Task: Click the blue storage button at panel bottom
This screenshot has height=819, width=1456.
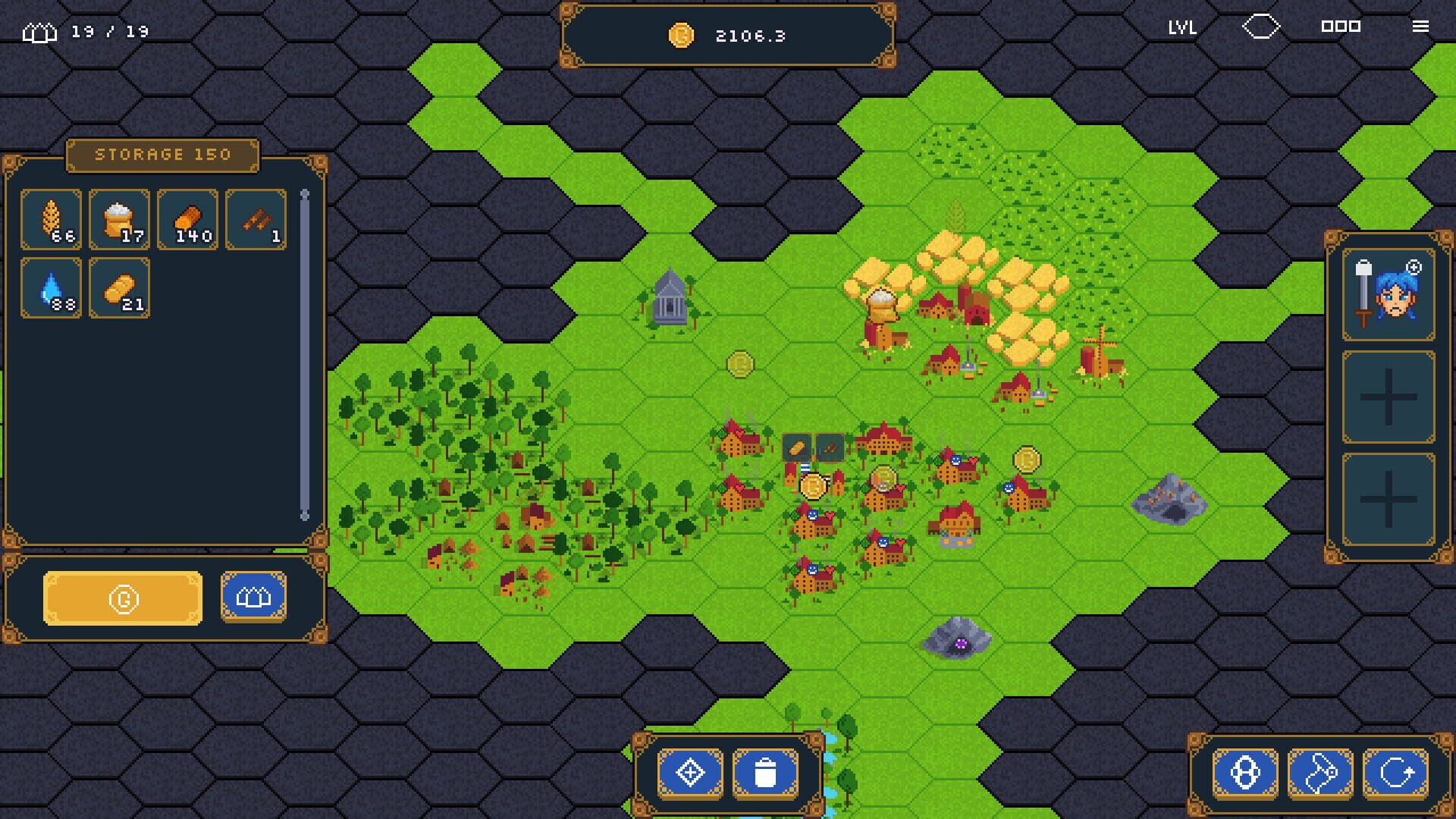Action: 253,596
